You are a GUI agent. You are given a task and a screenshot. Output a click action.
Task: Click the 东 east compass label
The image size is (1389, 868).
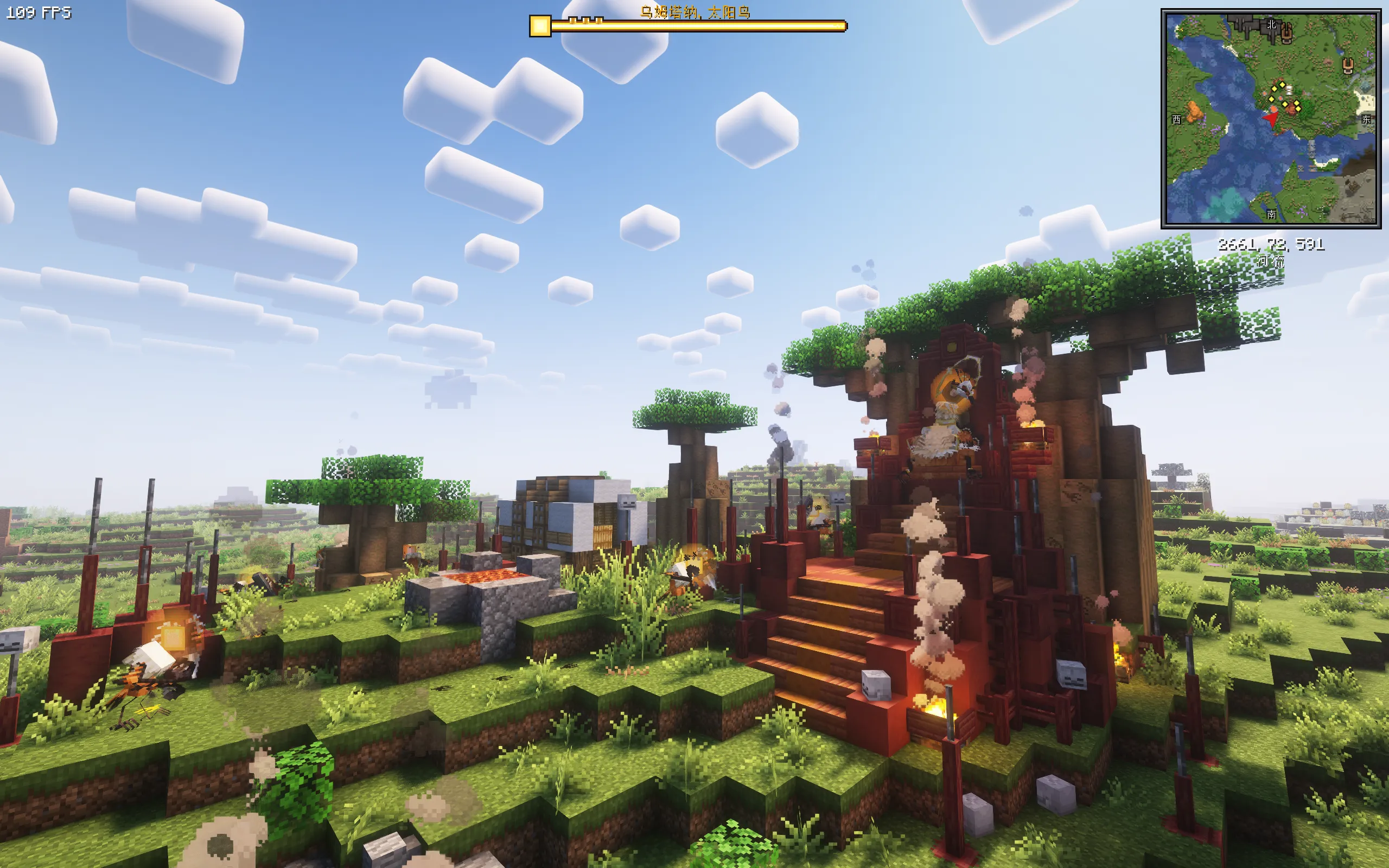point(1366,119)
